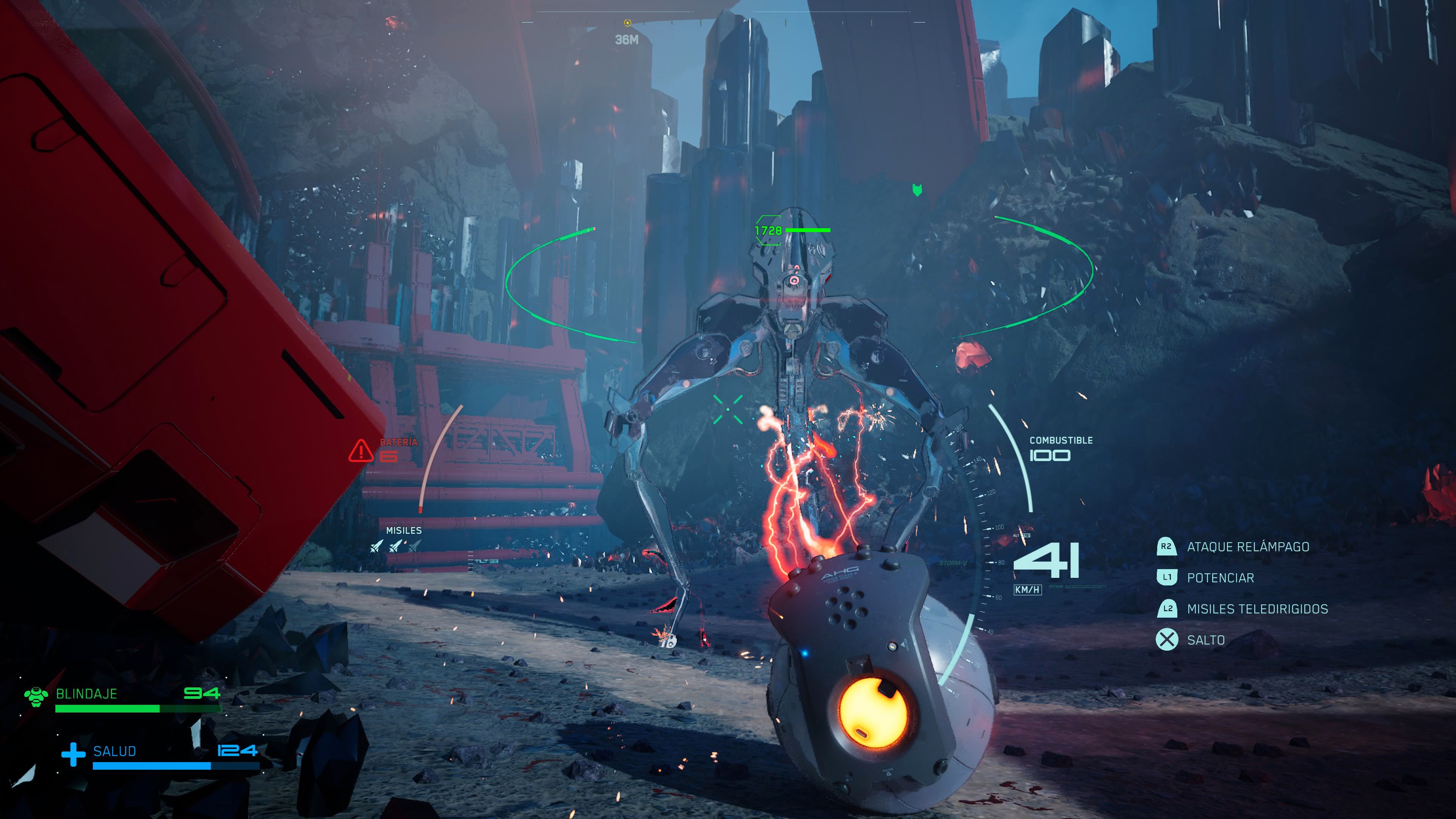Viewport: 1456px width, 819px height.
Task: Select the Salto action label
Action: [x=1205, y=640]
